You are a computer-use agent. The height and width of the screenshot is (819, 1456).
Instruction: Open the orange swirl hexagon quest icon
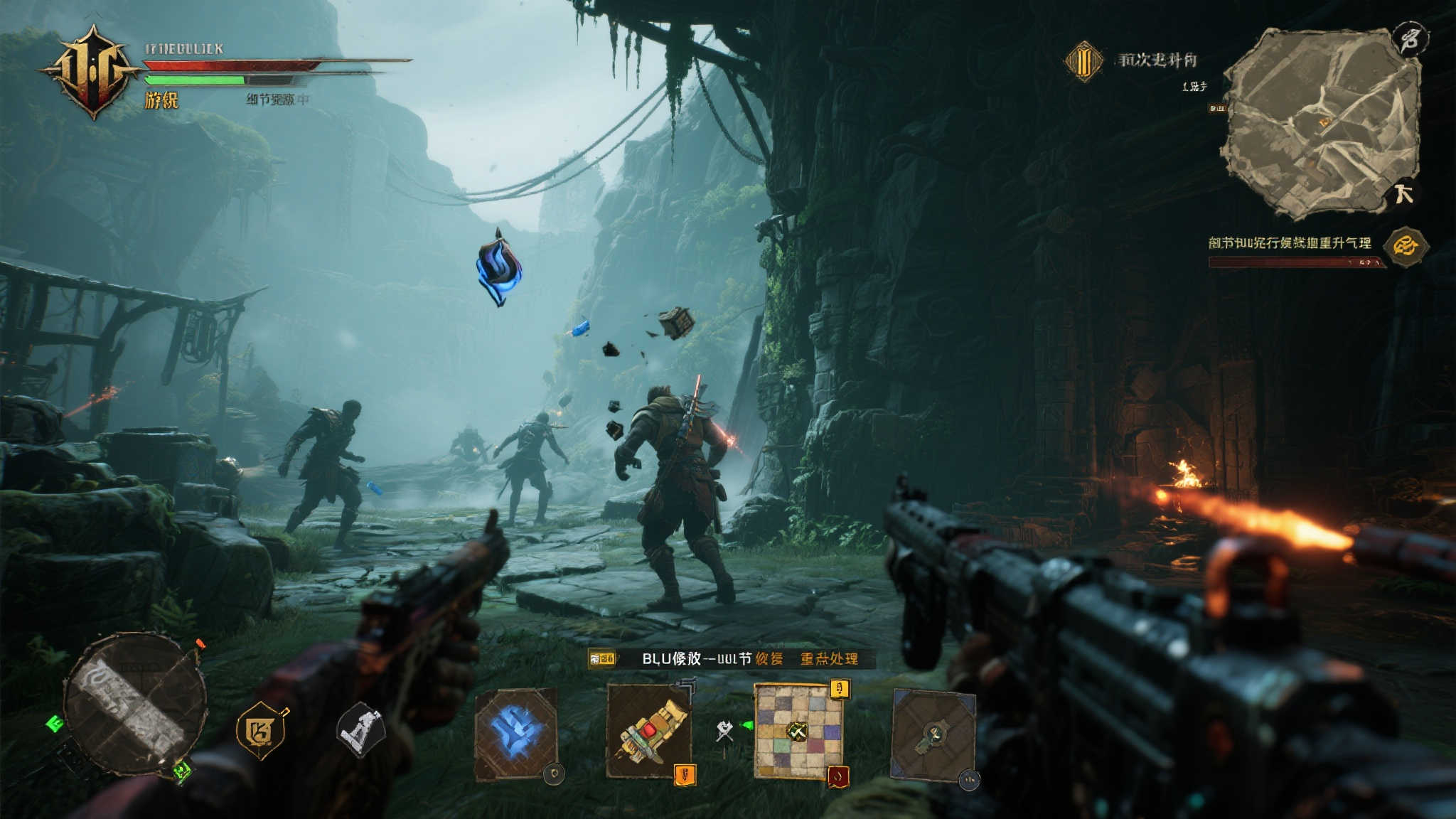(1406, 247)
